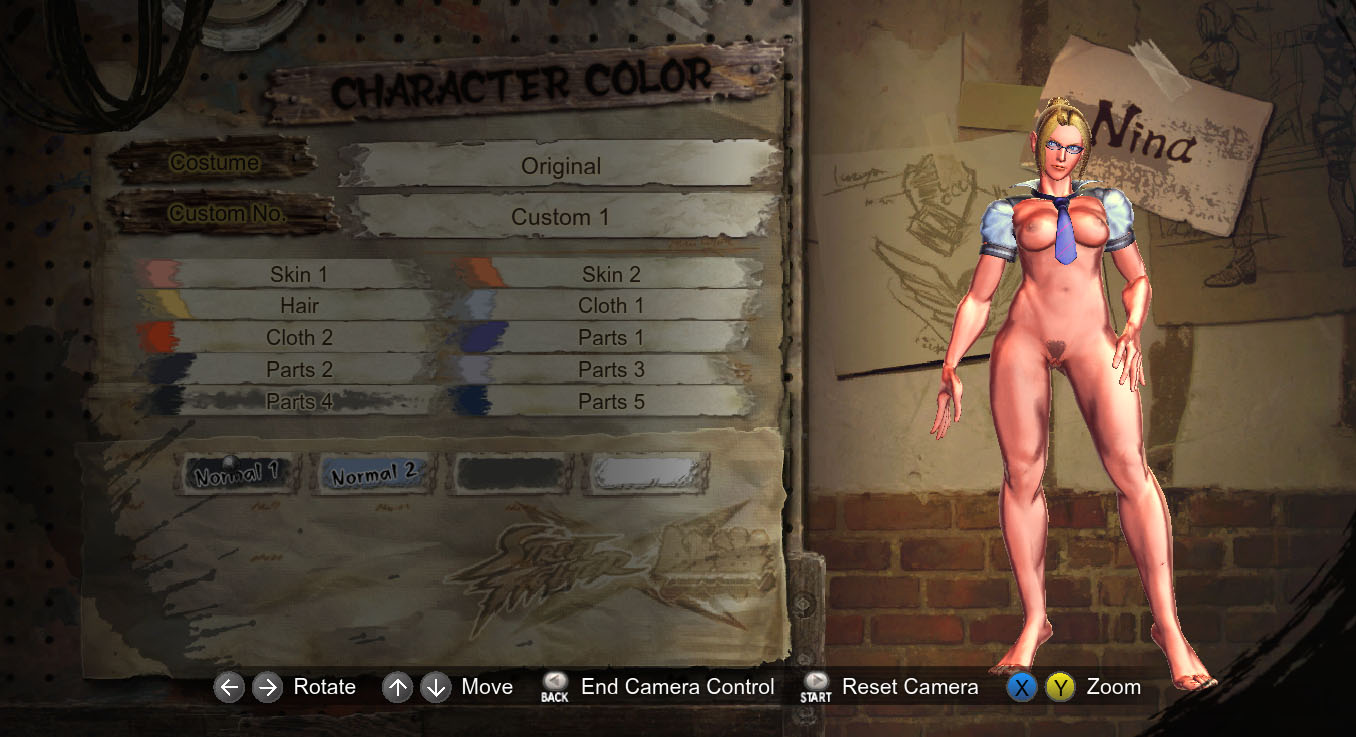Choose the Custom 1 slot row
The height and width of the screenshot is (737, 1356).
click(x=560, y=217)
